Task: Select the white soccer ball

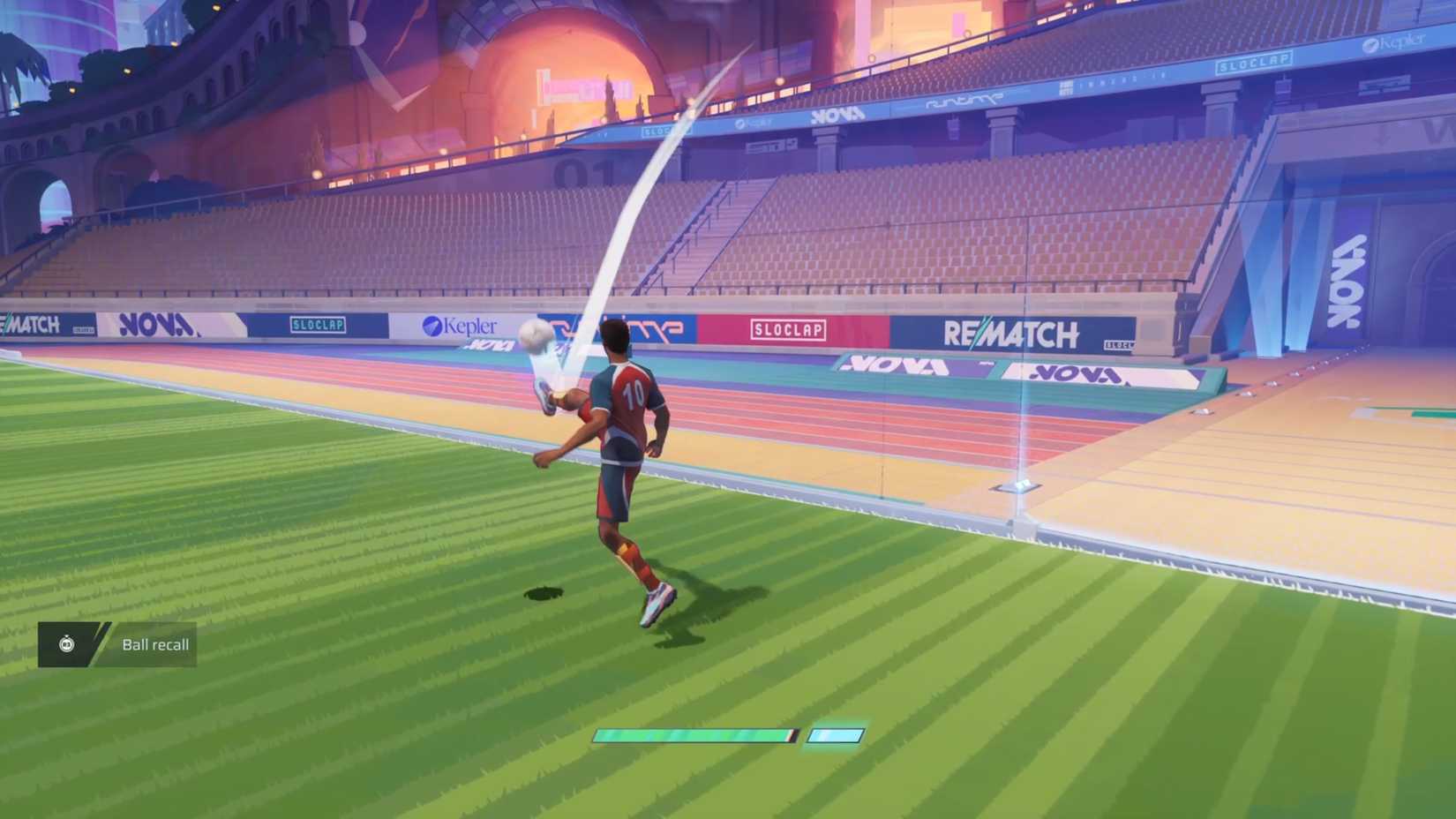Action: coord(534,334)
